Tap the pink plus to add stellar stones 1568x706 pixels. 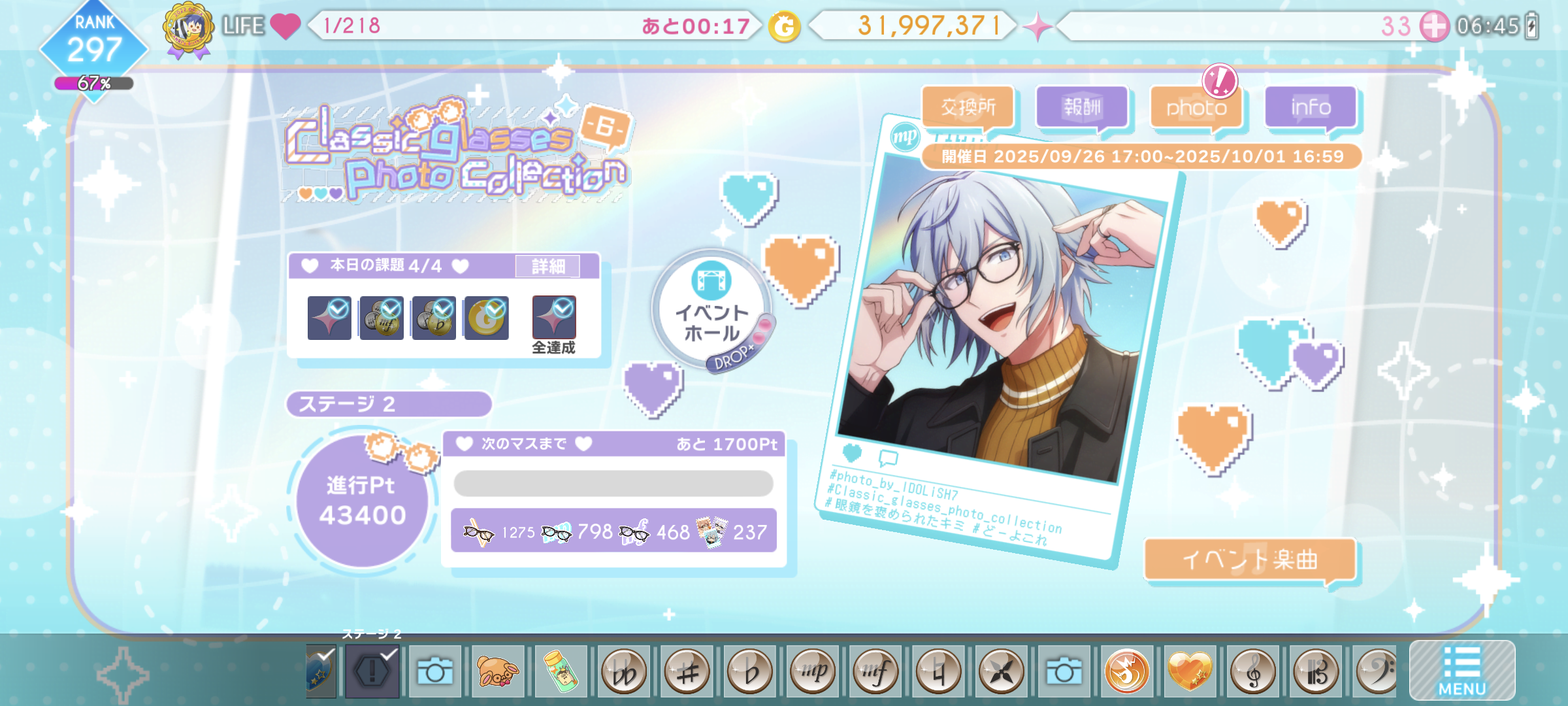click(x=1435, y=27)
